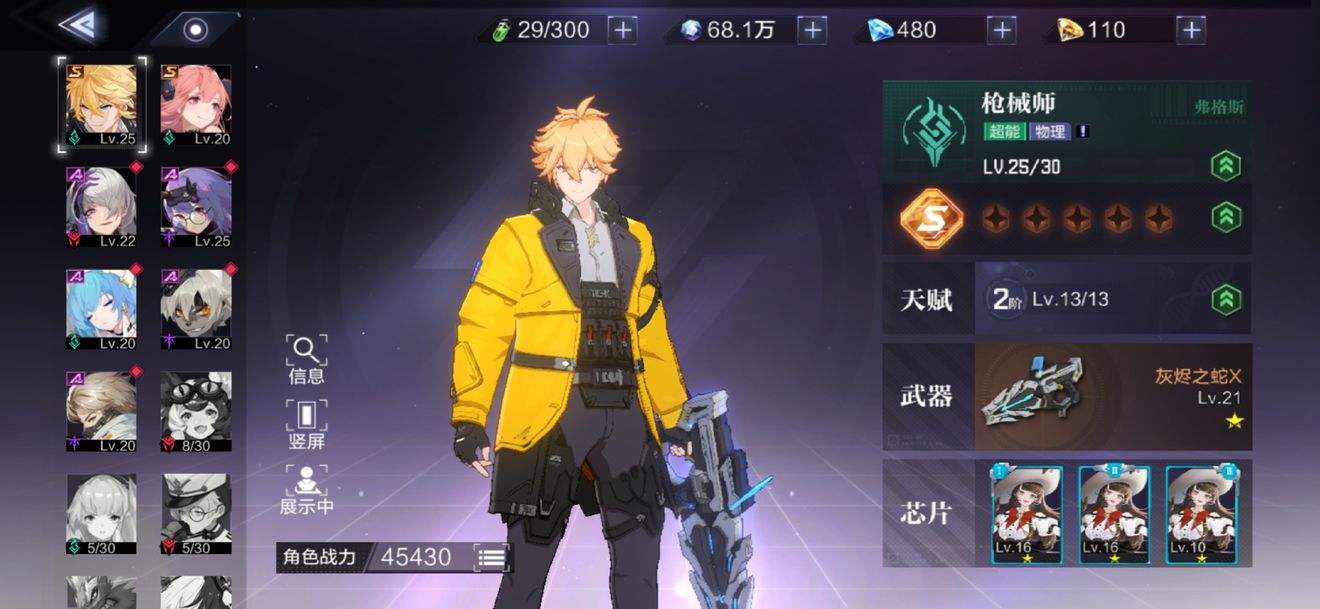Viewport: 1320px width, 609px height.
Task: Go back with the arrow button
Action: pyautogui.click(x=77, y=26)
